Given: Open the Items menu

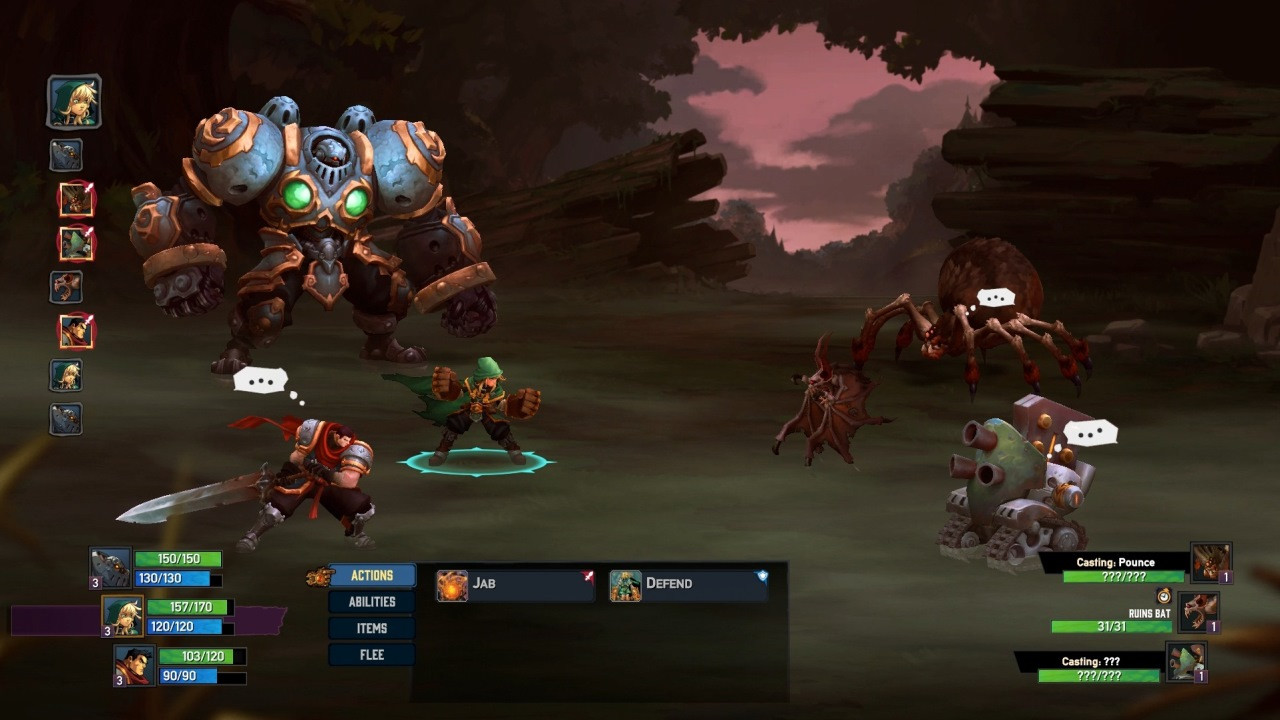Looking at the screenshot, I should click(371, 628).
